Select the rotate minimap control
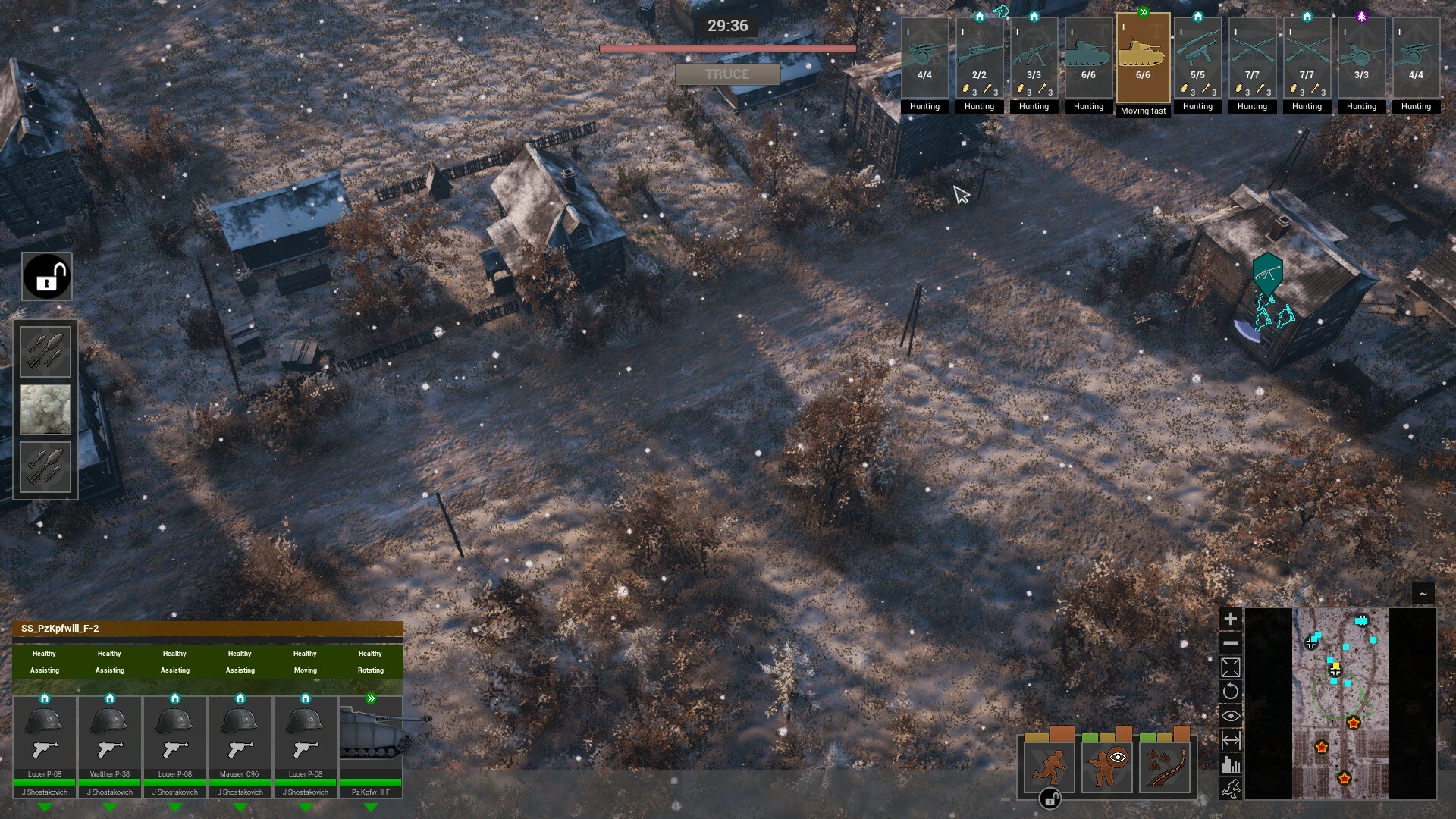Image resolution: width=1456 pixels, height=819 pixels. click(1231, 691)
